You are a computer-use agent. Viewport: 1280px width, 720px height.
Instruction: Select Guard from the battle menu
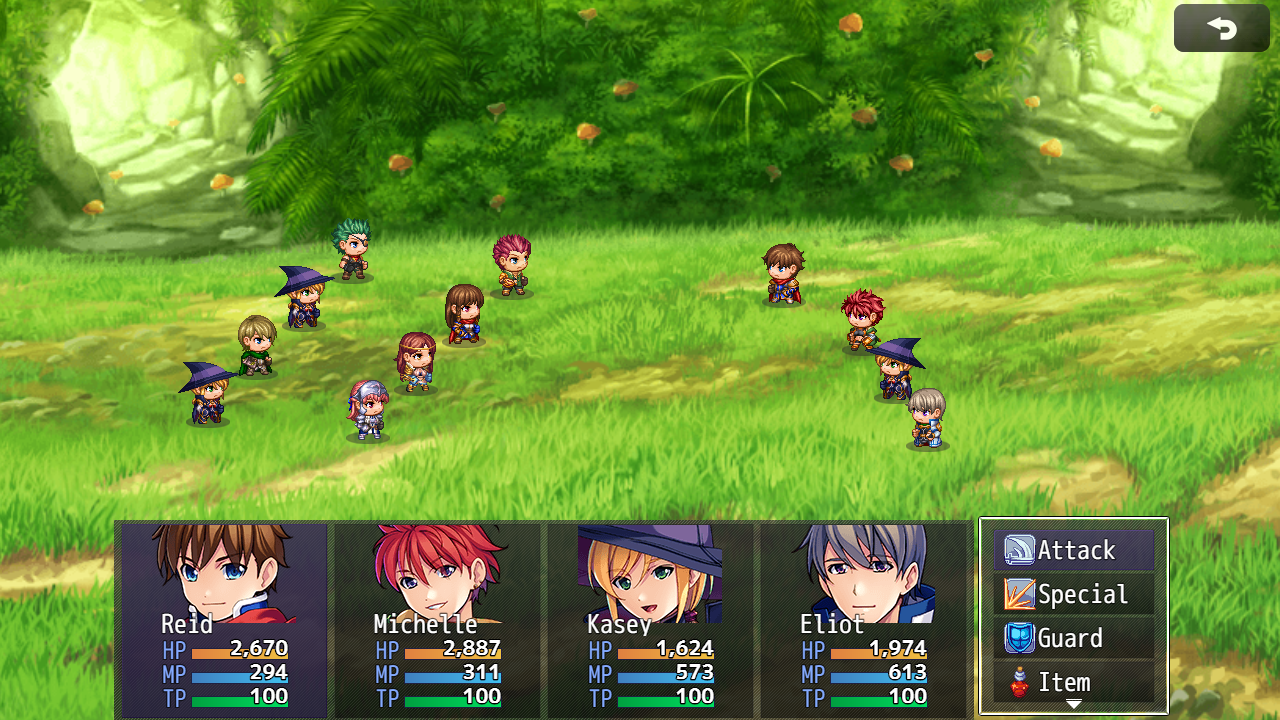point(1073,638)
